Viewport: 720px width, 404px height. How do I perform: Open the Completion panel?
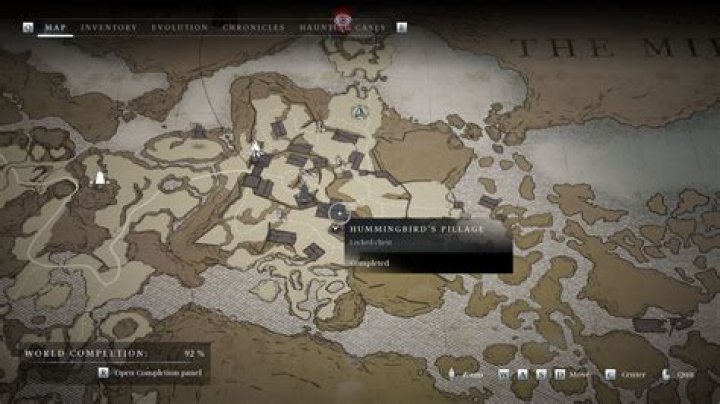tap(148, 373)
